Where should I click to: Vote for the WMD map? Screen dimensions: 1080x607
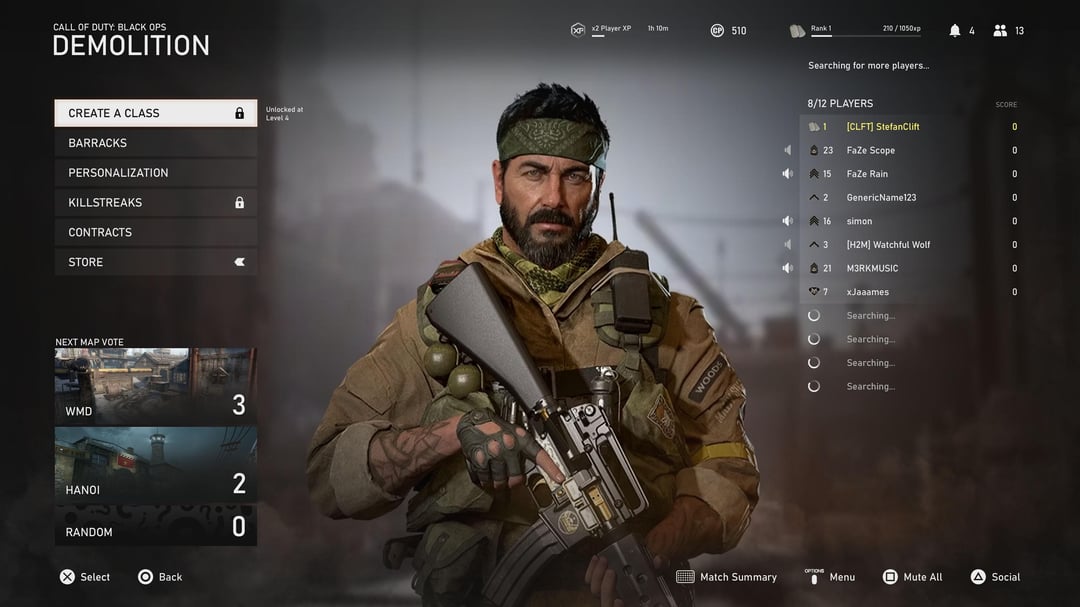pyautogui.click(x=155, y=386)
